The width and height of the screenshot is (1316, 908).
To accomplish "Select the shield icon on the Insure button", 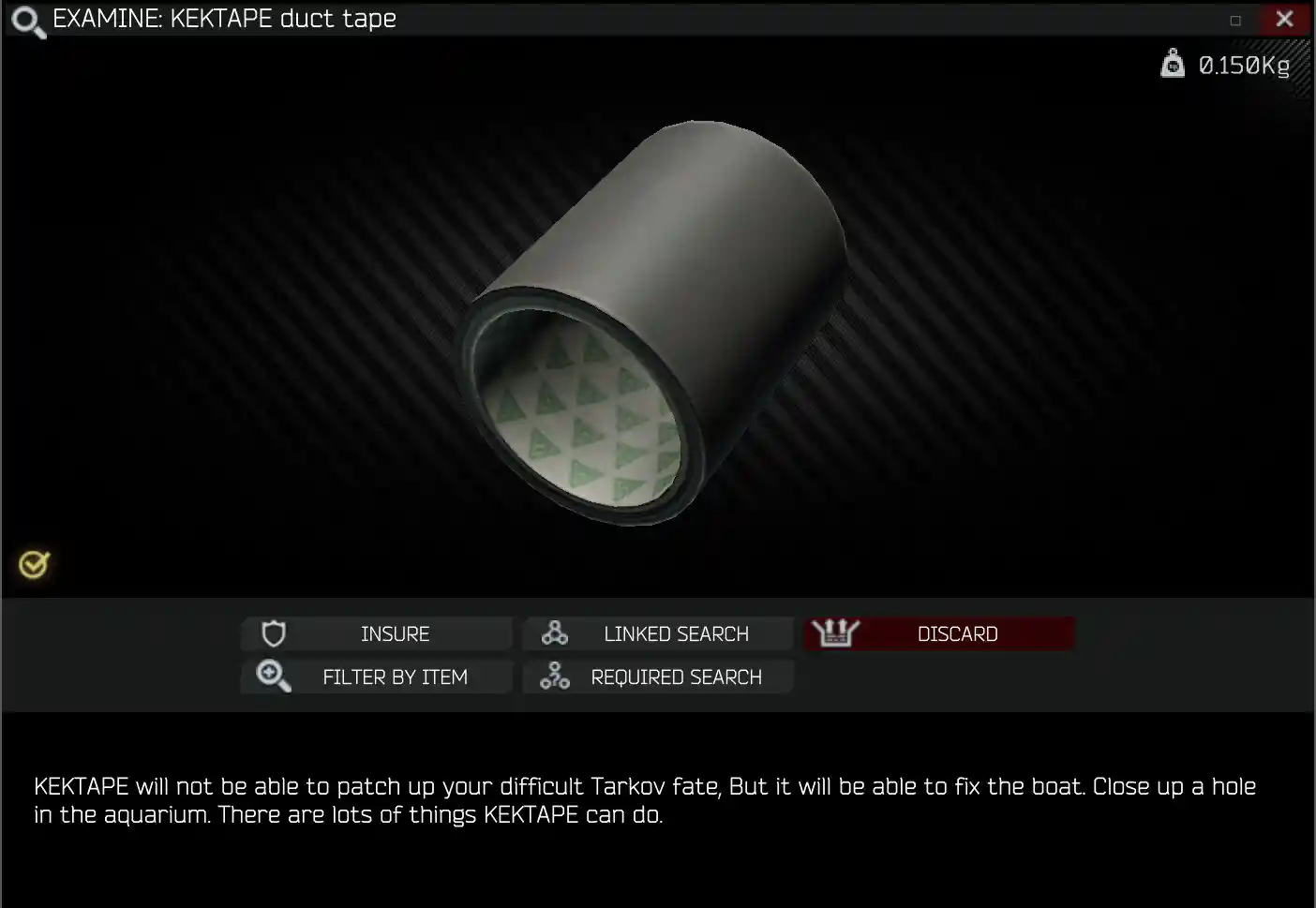I will pyautogui.click(x=272, y=633).
